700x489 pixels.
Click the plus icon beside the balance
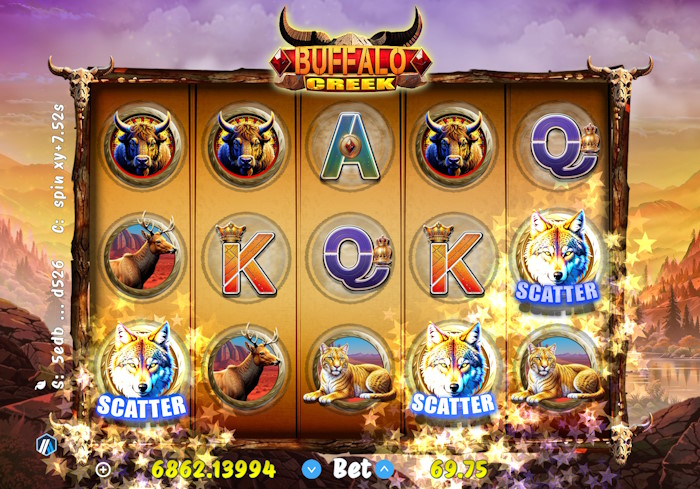103,468
